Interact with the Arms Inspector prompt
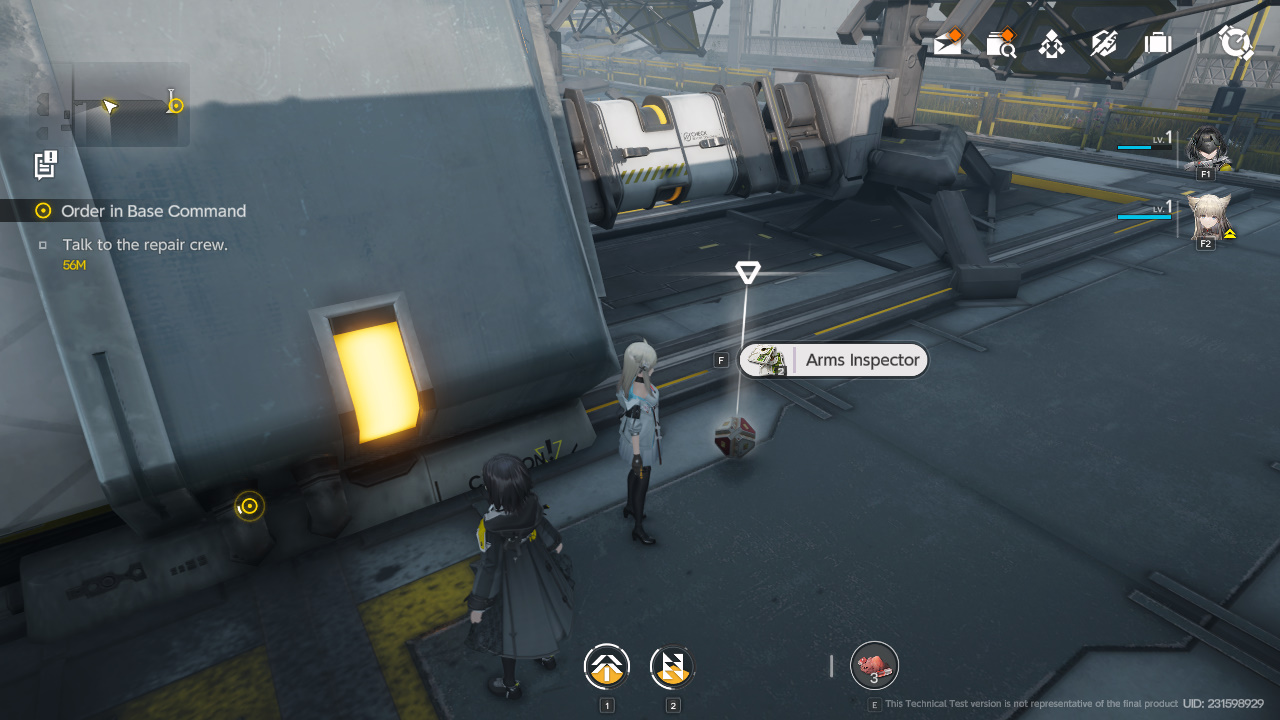This screenshot has width=1280, height=720. tap(834, 360)
